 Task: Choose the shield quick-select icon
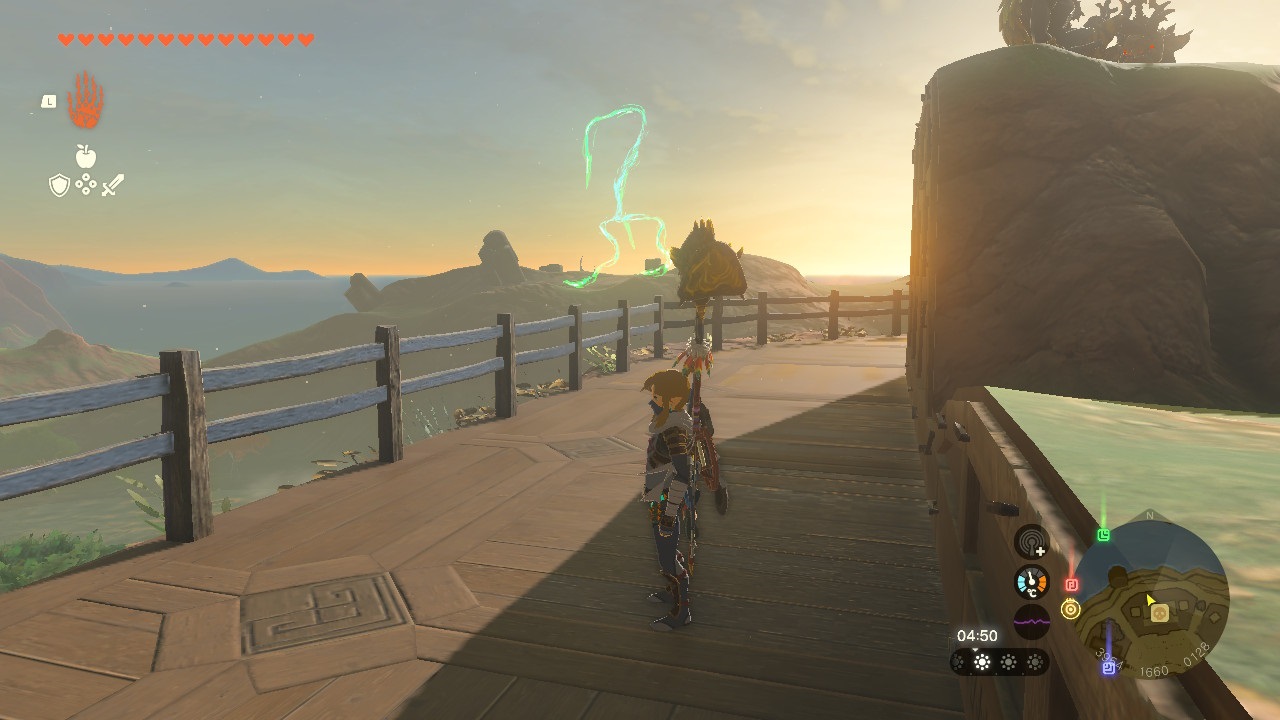(59, 185)
